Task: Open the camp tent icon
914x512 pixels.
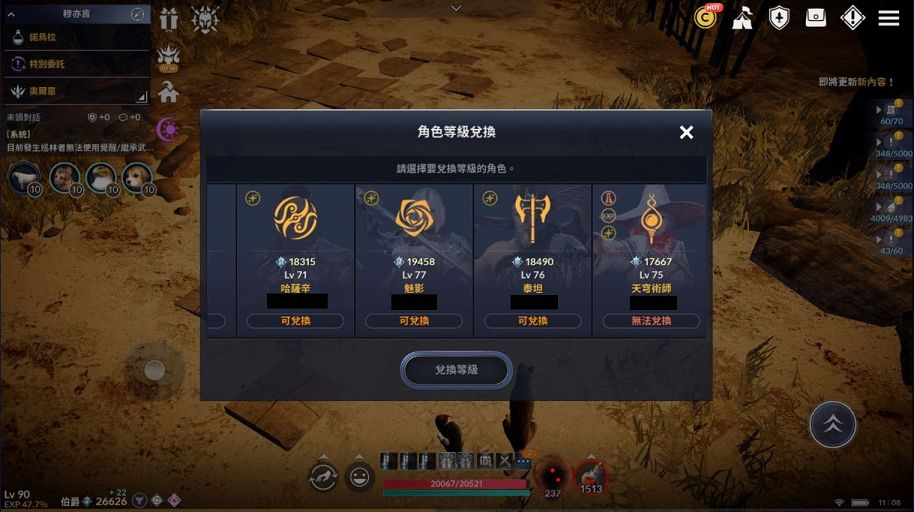Action: [742, 18]
